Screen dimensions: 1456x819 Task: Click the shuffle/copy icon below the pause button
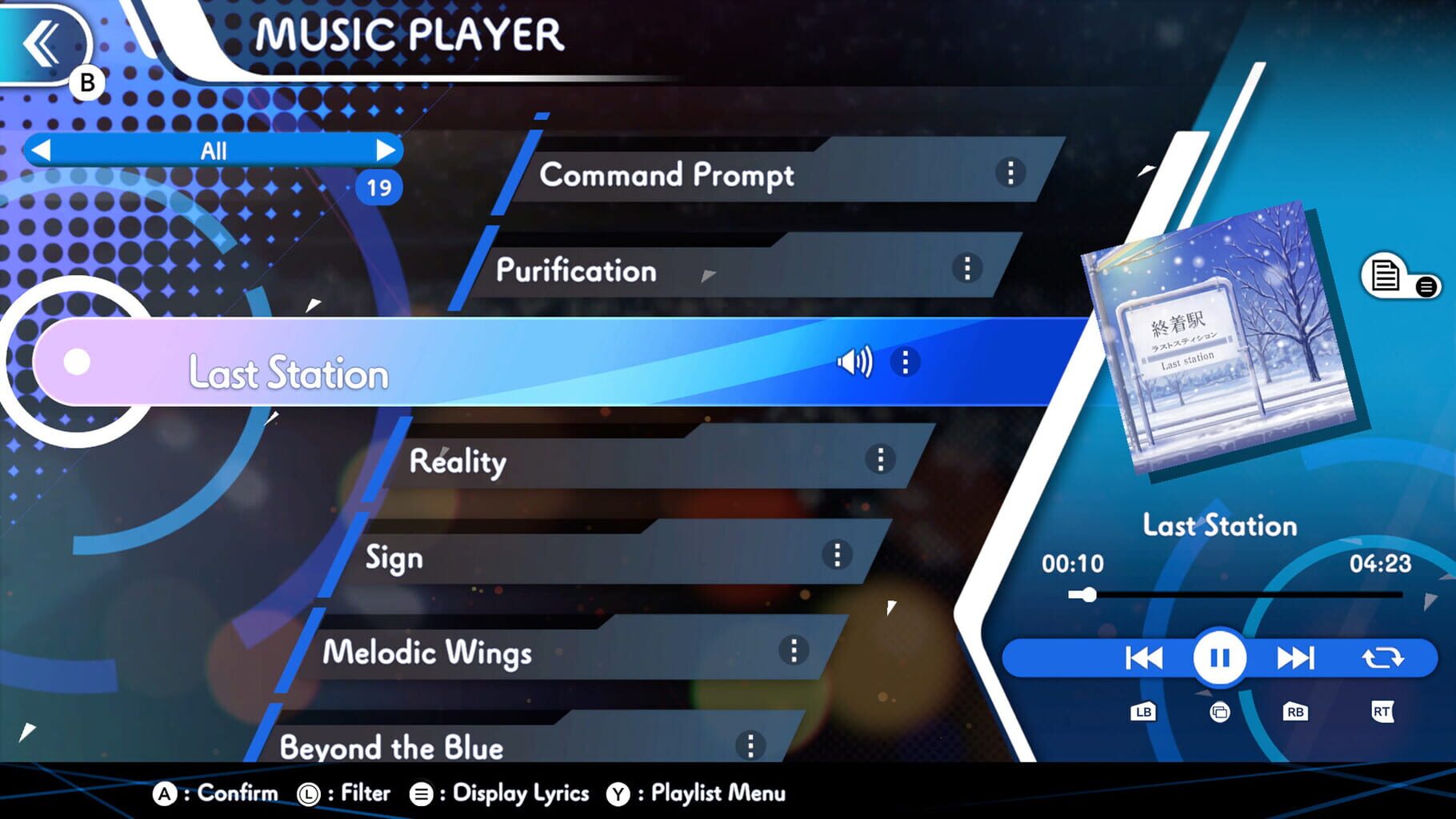click(x=1219, y=711)
